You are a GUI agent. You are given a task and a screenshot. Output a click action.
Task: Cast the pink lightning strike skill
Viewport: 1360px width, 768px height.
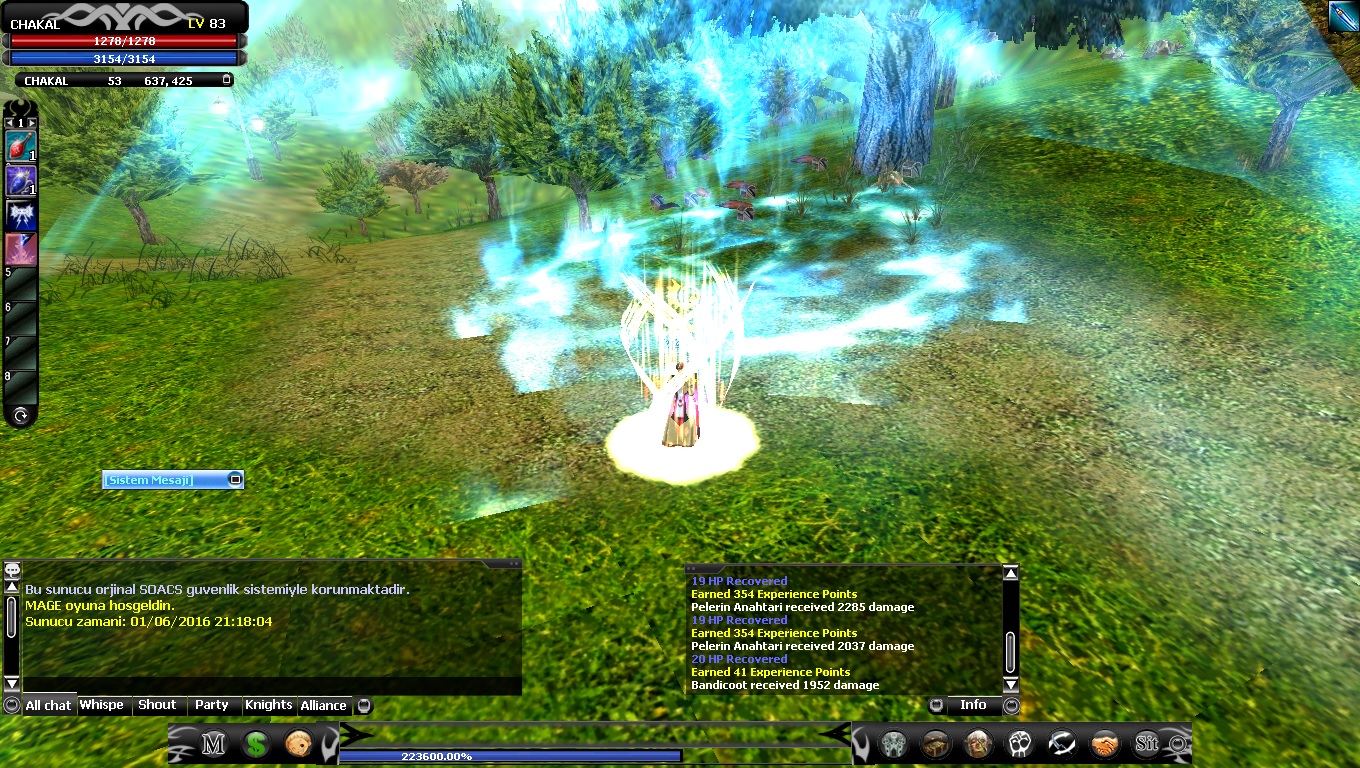pyautogui.click(x=20, y=249)
